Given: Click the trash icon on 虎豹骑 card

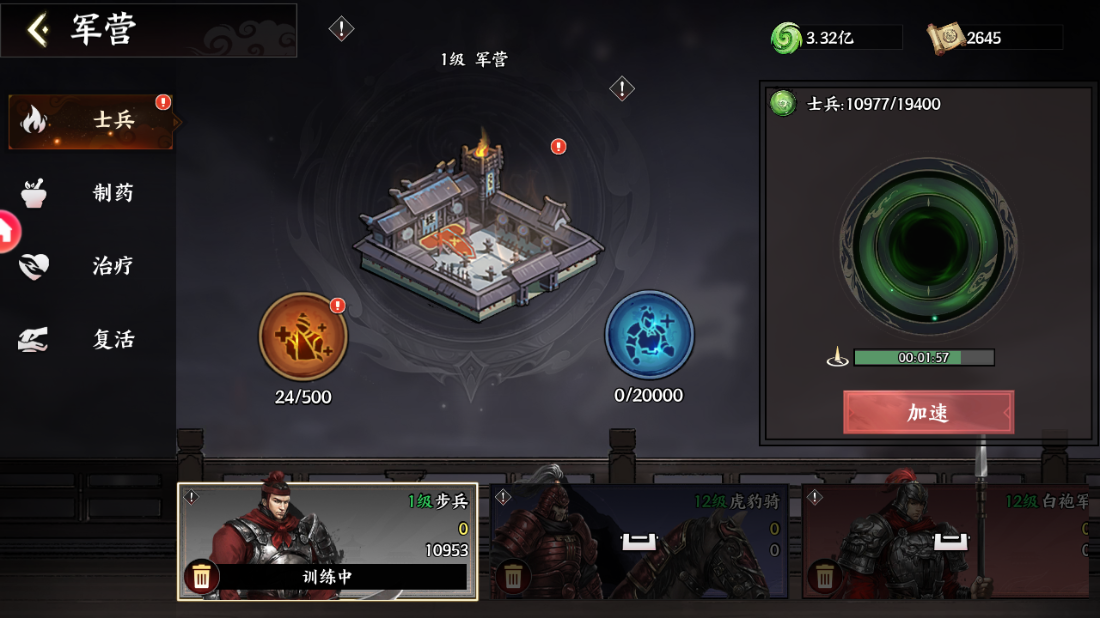Looking at the screenshot, I should (513, 576).
